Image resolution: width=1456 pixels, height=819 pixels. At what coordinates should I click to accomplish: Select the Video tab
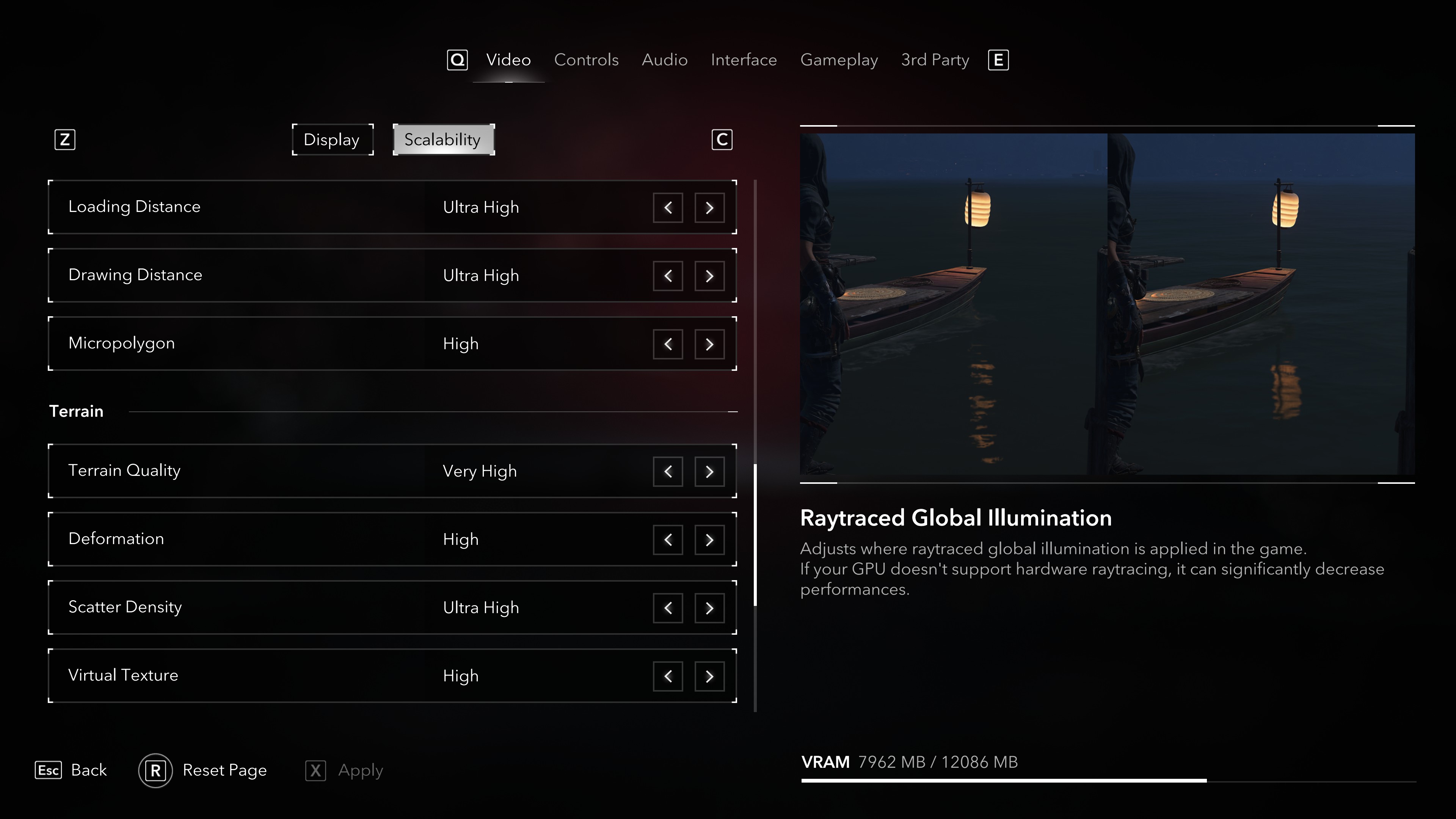point(508,60)
